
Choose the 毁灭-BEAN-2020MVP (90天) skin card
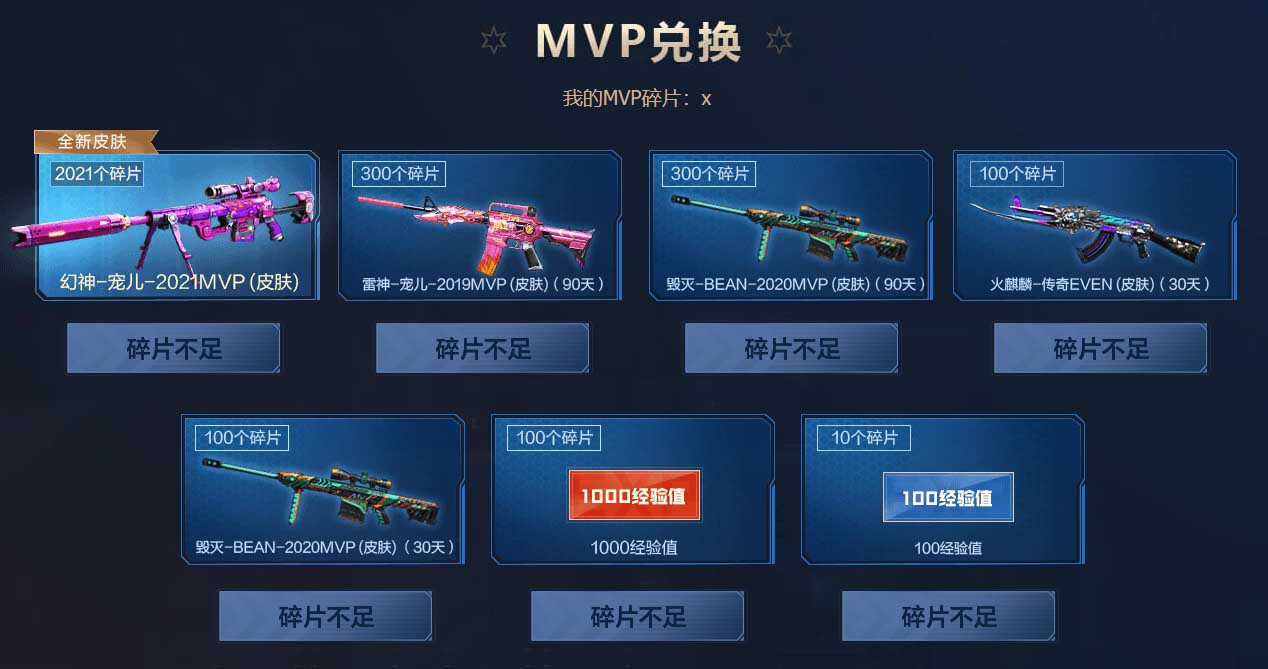(791, 226)
